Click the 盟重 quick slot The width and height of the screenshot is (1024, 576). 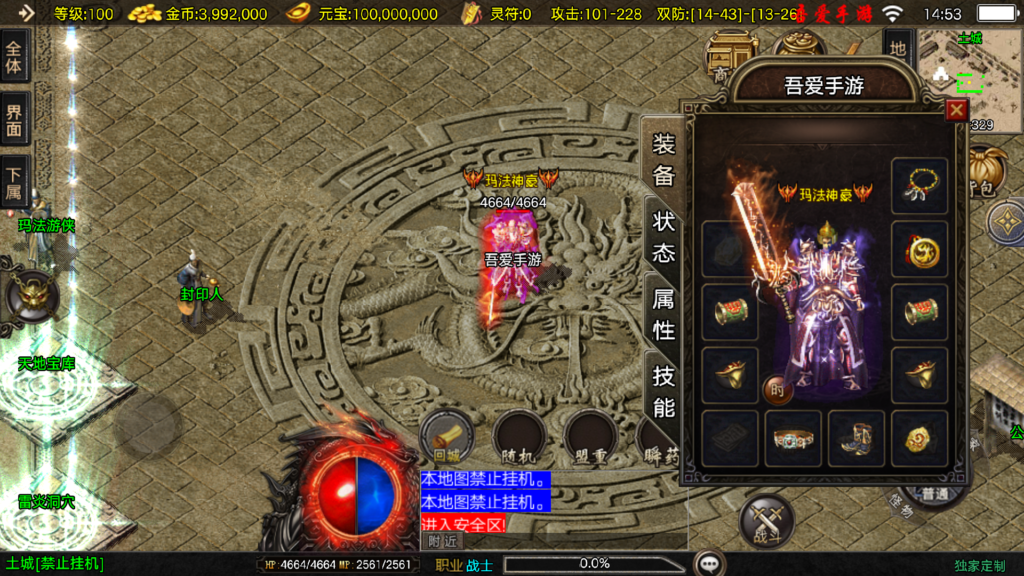pos(588,435)
